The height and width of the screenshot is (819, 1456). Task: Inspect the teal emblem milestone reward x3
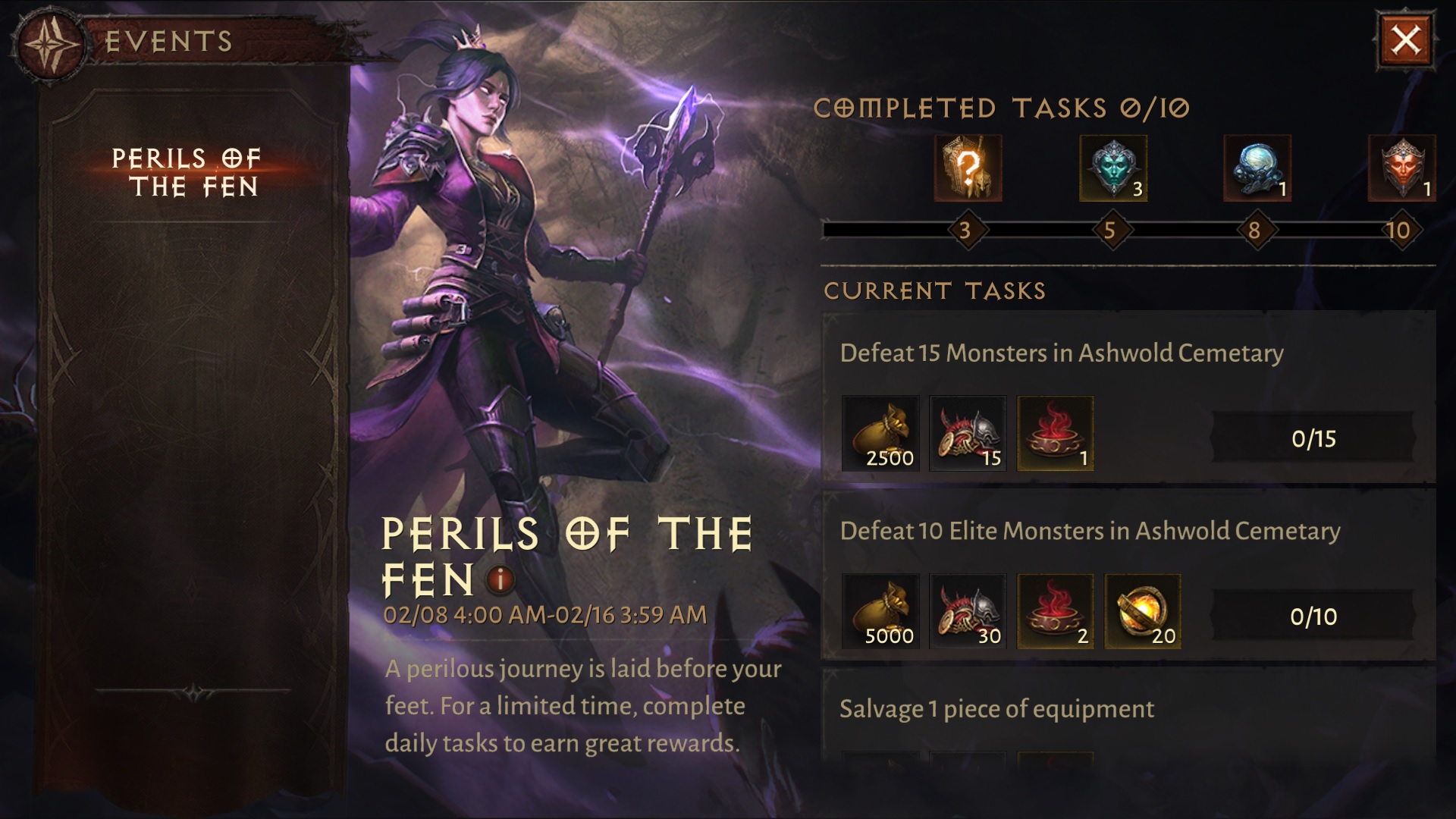pos(1113,168)
